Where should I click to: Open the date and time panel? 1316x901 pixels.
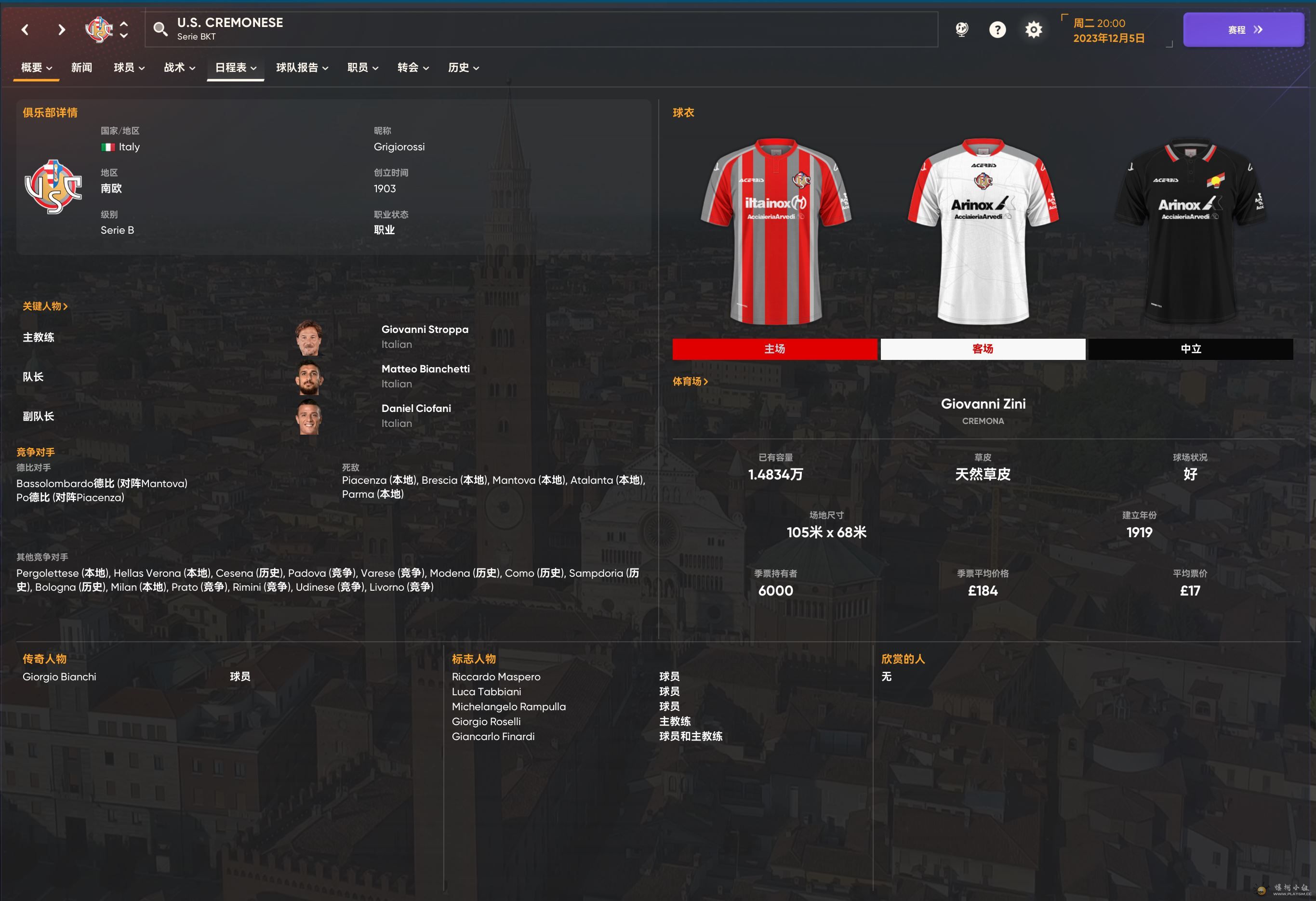pos(1108,30)
